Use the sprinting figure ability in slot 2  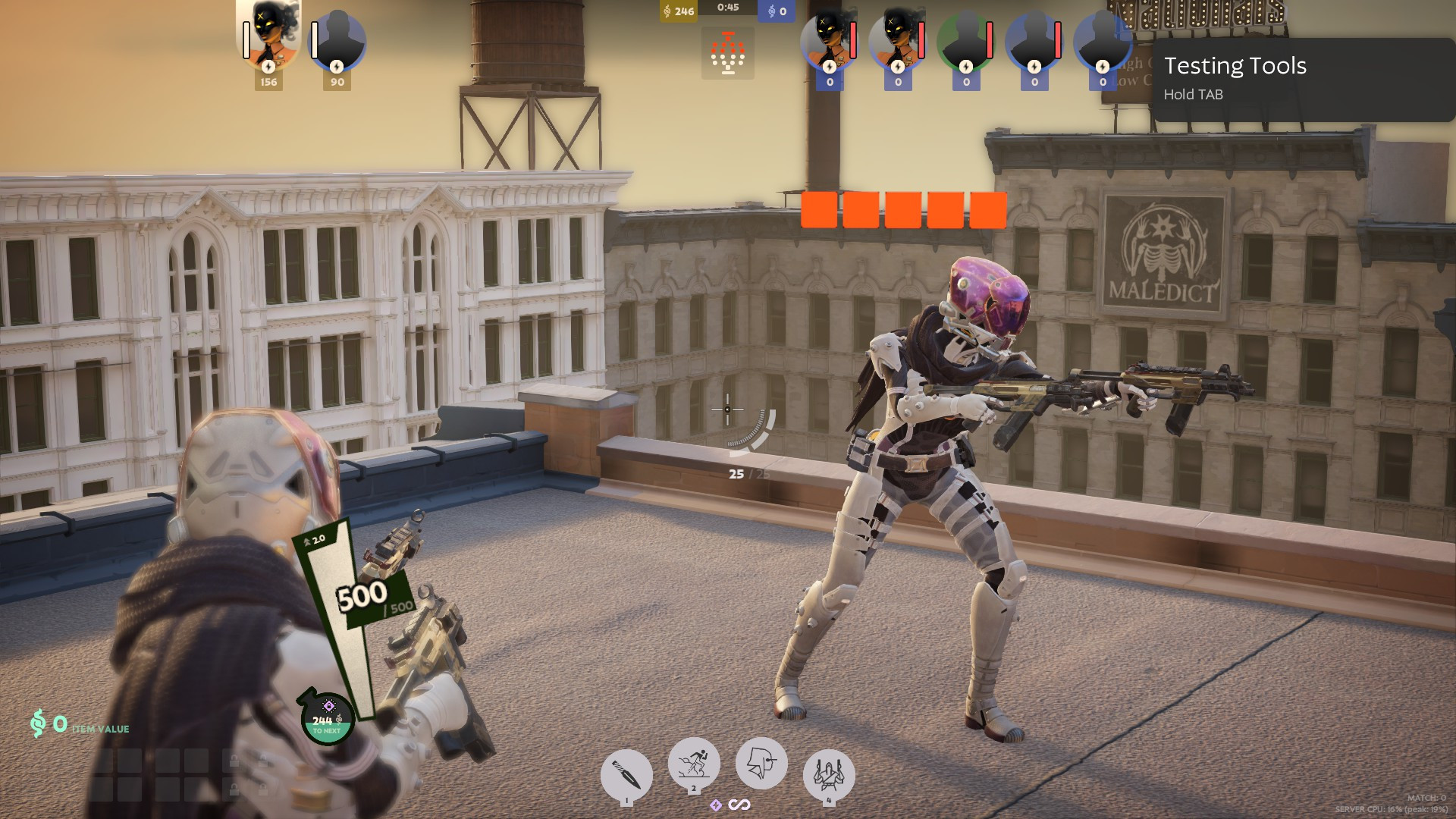pyautogui.click(x=693, y=762)
